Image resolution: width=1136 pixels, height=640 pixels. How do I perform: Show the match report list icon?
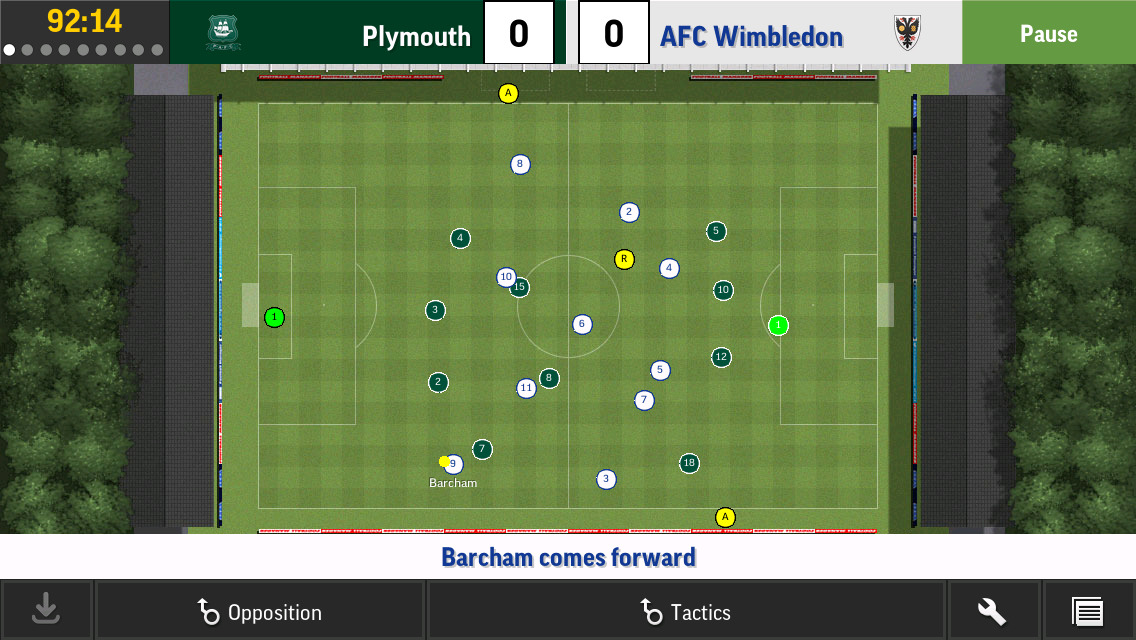point(1087,611)
